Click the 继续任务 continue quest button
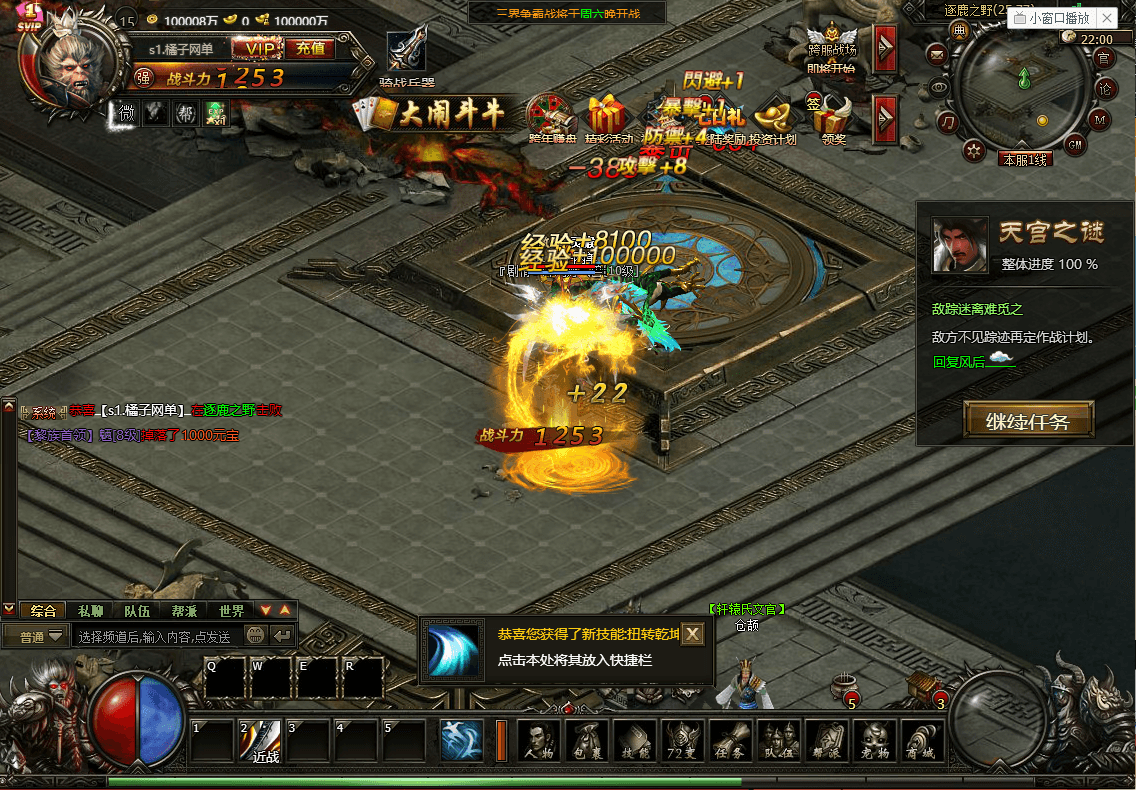The height and width of the screenshot is (790, 1136). (x=1028, y=421)
